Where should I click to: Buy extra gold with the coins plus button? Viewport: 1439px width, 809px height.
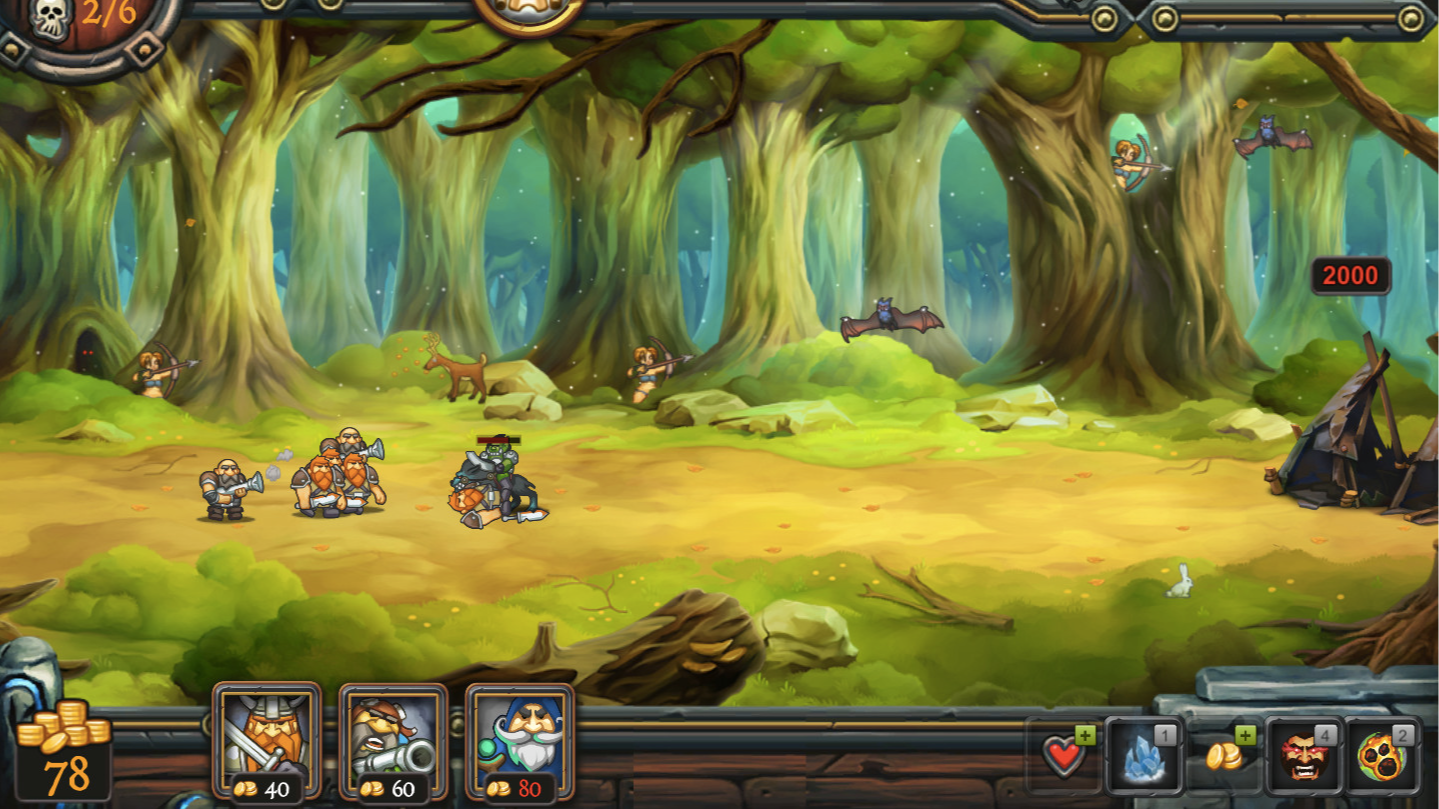click(1224, 755)
